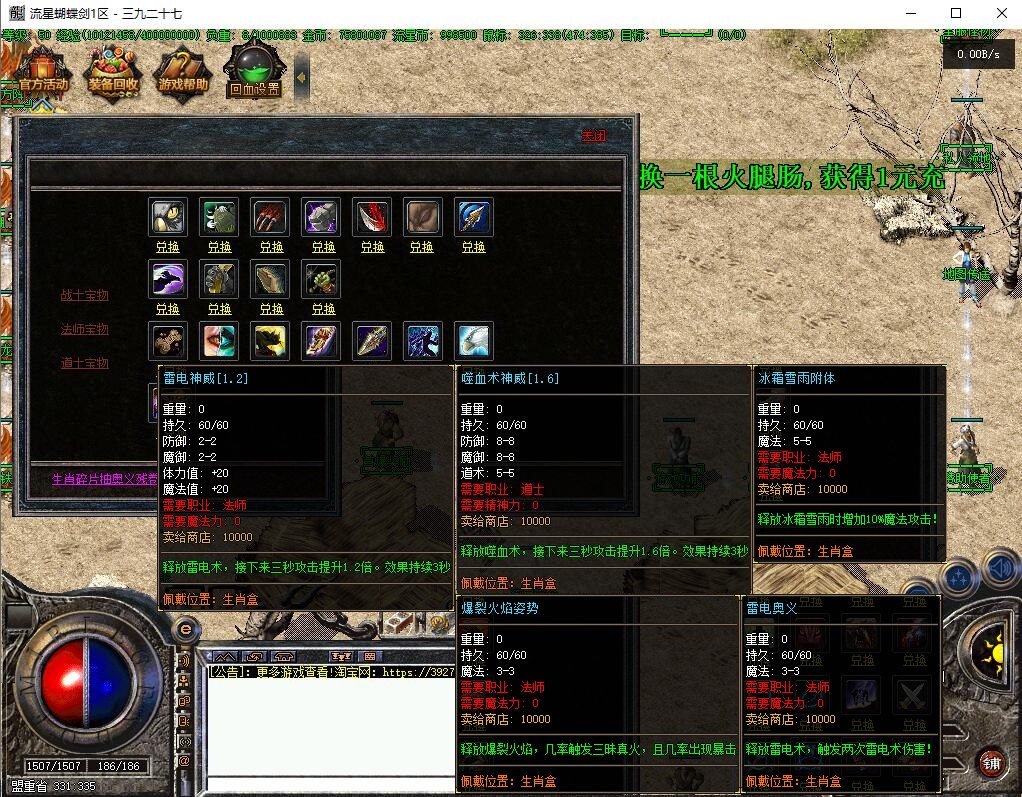Select the 战士宝物 warrior treasure category

pos(84,295)
